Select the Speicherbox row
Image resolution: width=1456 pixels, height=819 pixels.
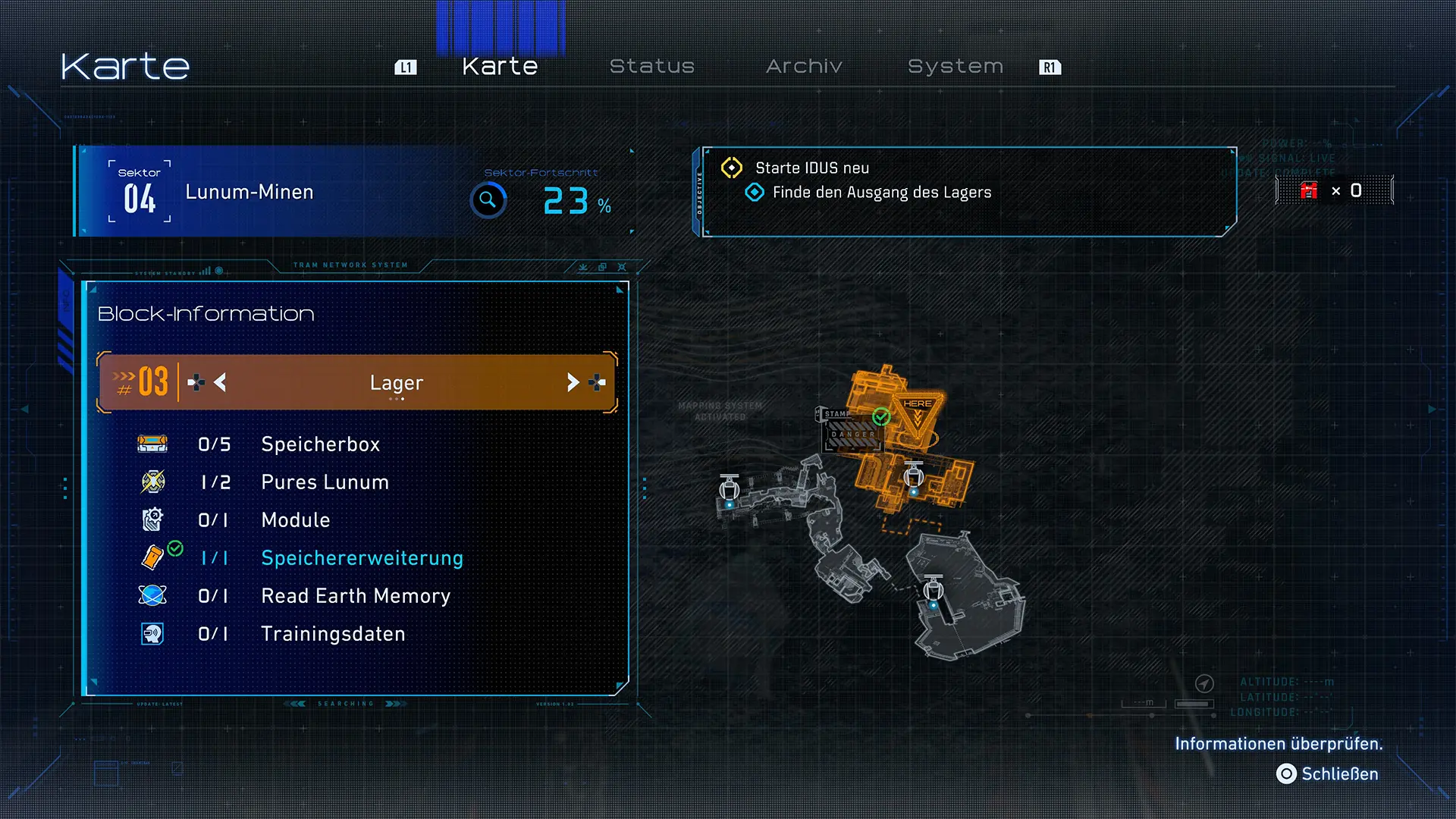point(320,444)
